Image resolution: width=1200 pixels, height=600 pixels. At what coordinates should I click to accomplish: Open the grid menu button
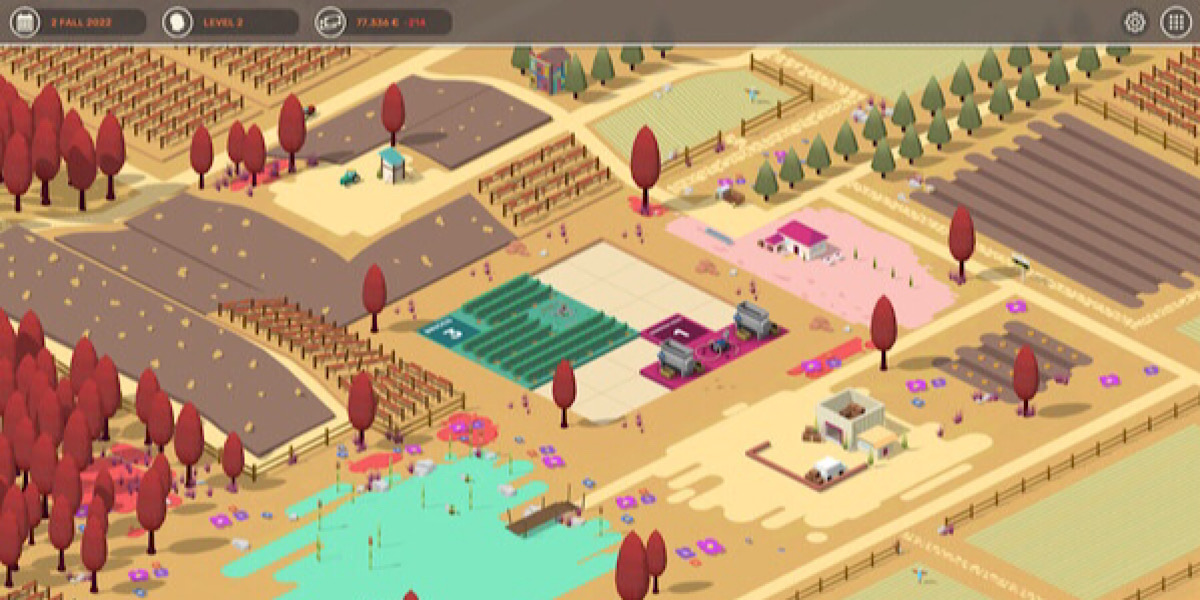click(x=1175, y=22)
